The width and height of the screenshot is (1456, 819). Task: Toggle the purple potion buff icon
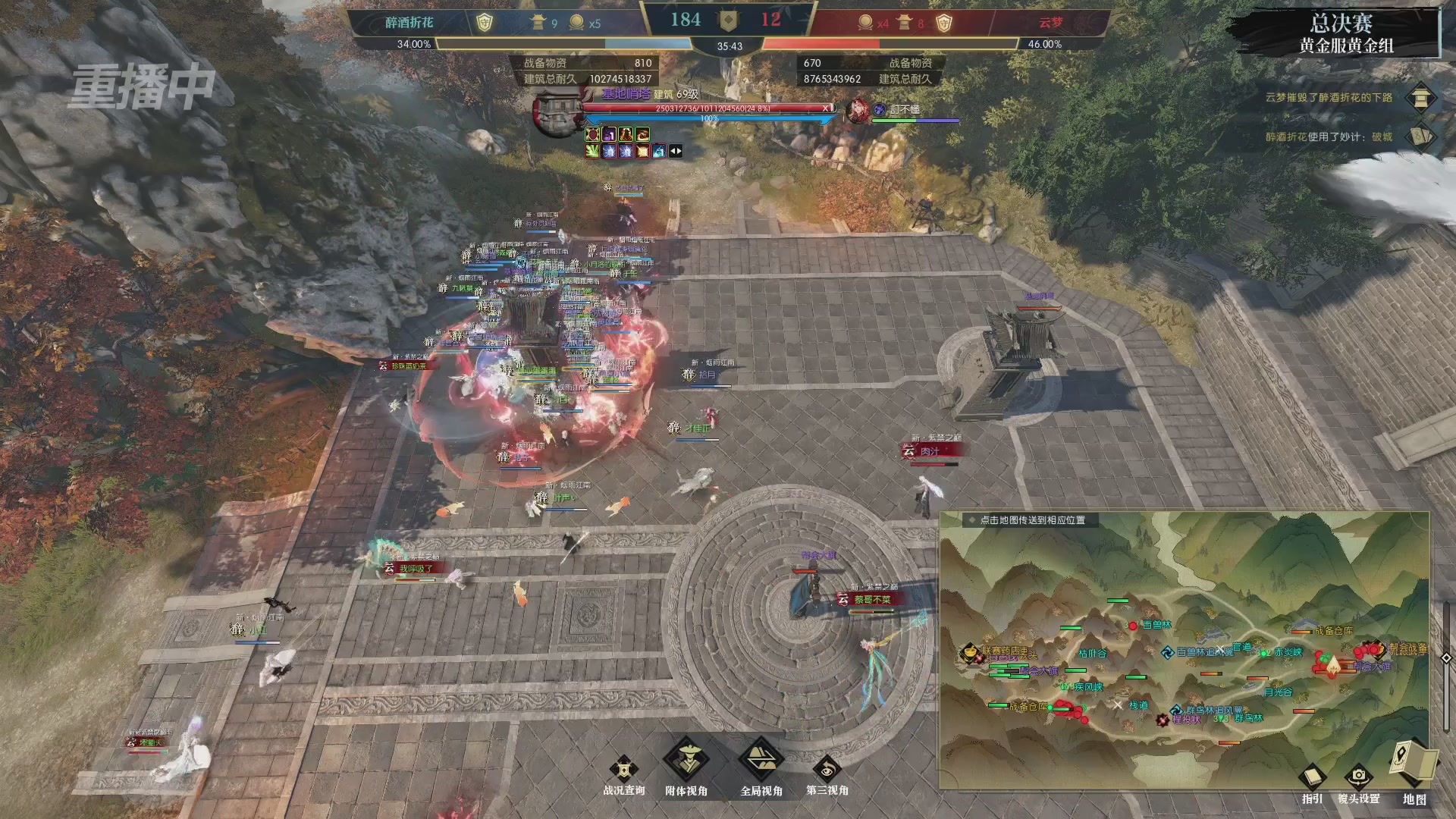click(x=609, y=134)
